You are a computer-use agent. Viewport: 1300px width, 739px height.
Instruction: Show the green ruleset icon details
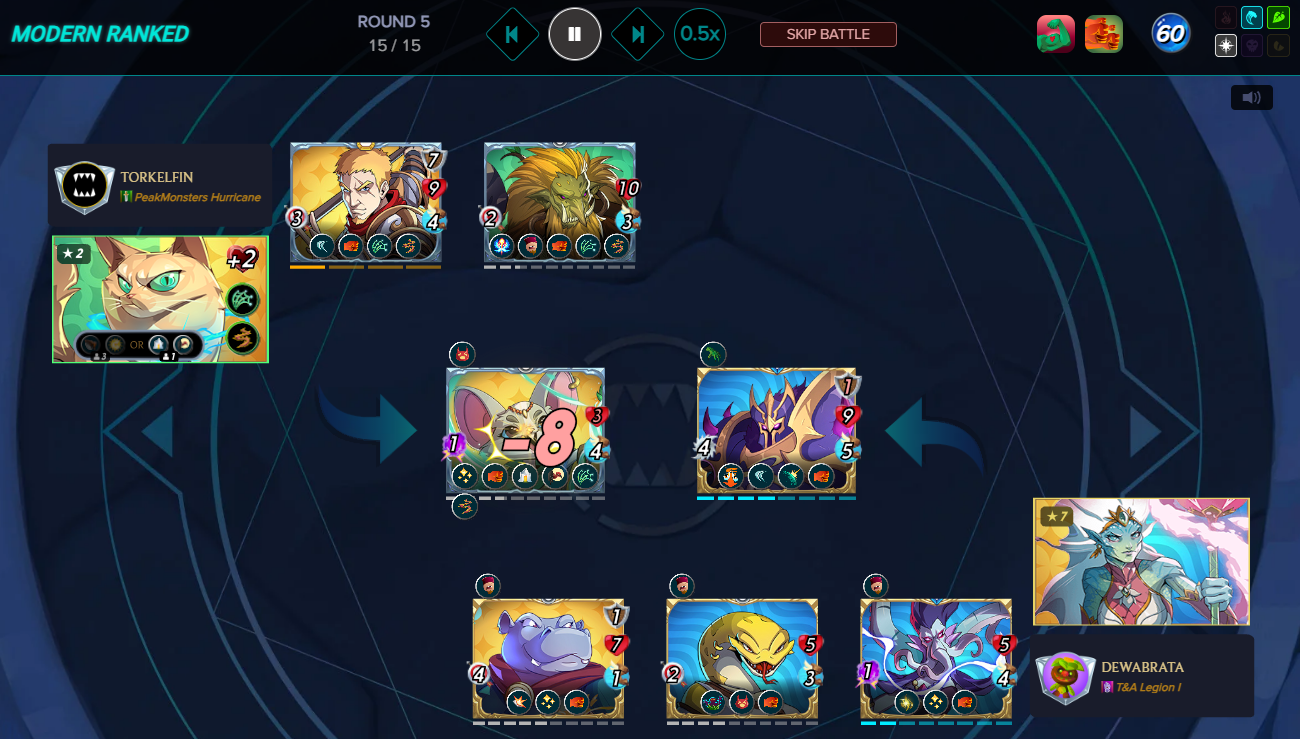[x=1056, y=34]
